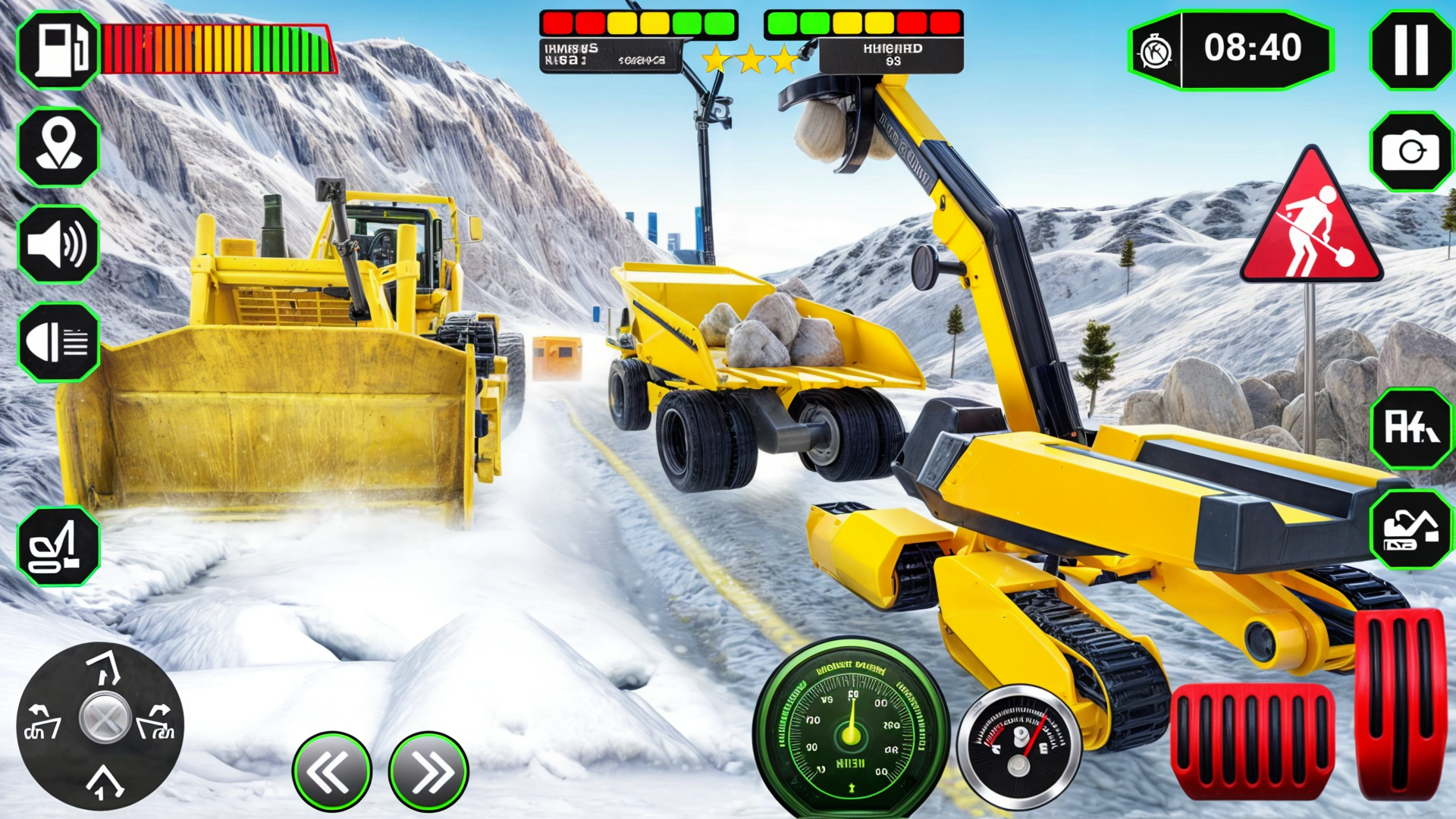Swing with the joystick right arrow
Image resolution: width=1456 pixels, height=819 pixels.
pos(156,723)
